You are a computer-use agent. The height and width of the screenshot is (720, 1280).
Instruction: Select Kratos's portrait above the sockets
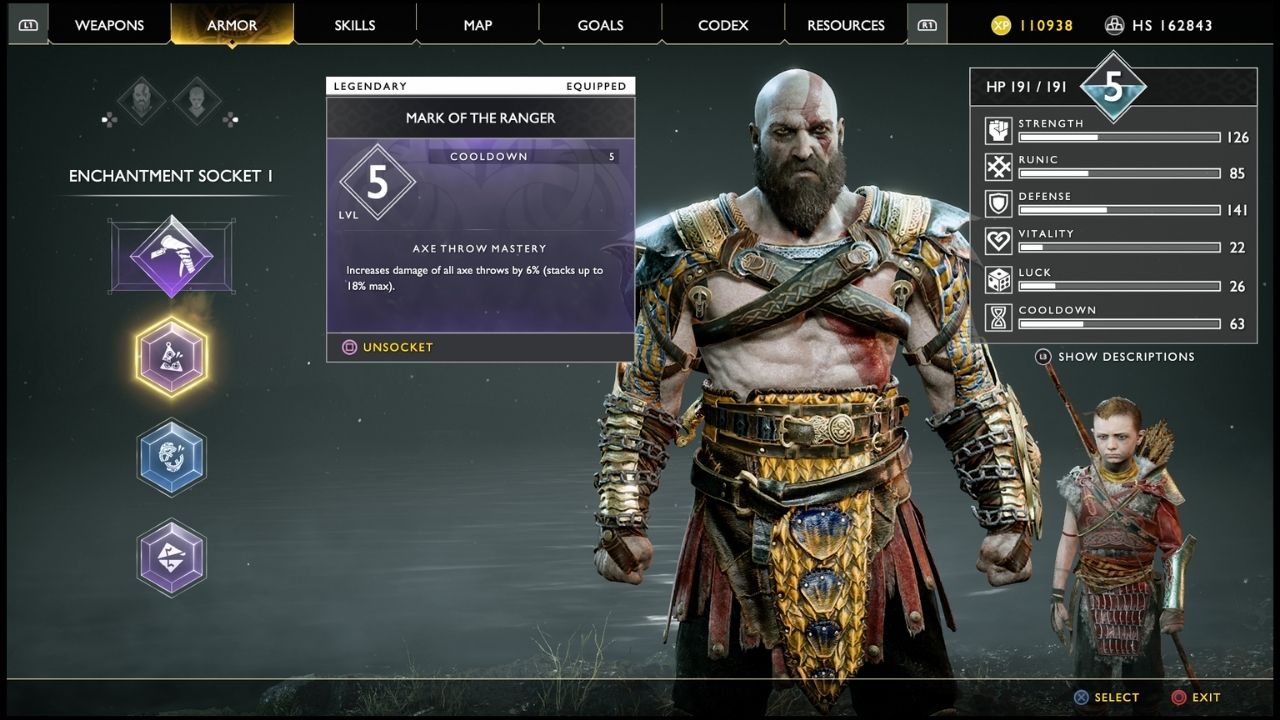click(x=140, y=101)
